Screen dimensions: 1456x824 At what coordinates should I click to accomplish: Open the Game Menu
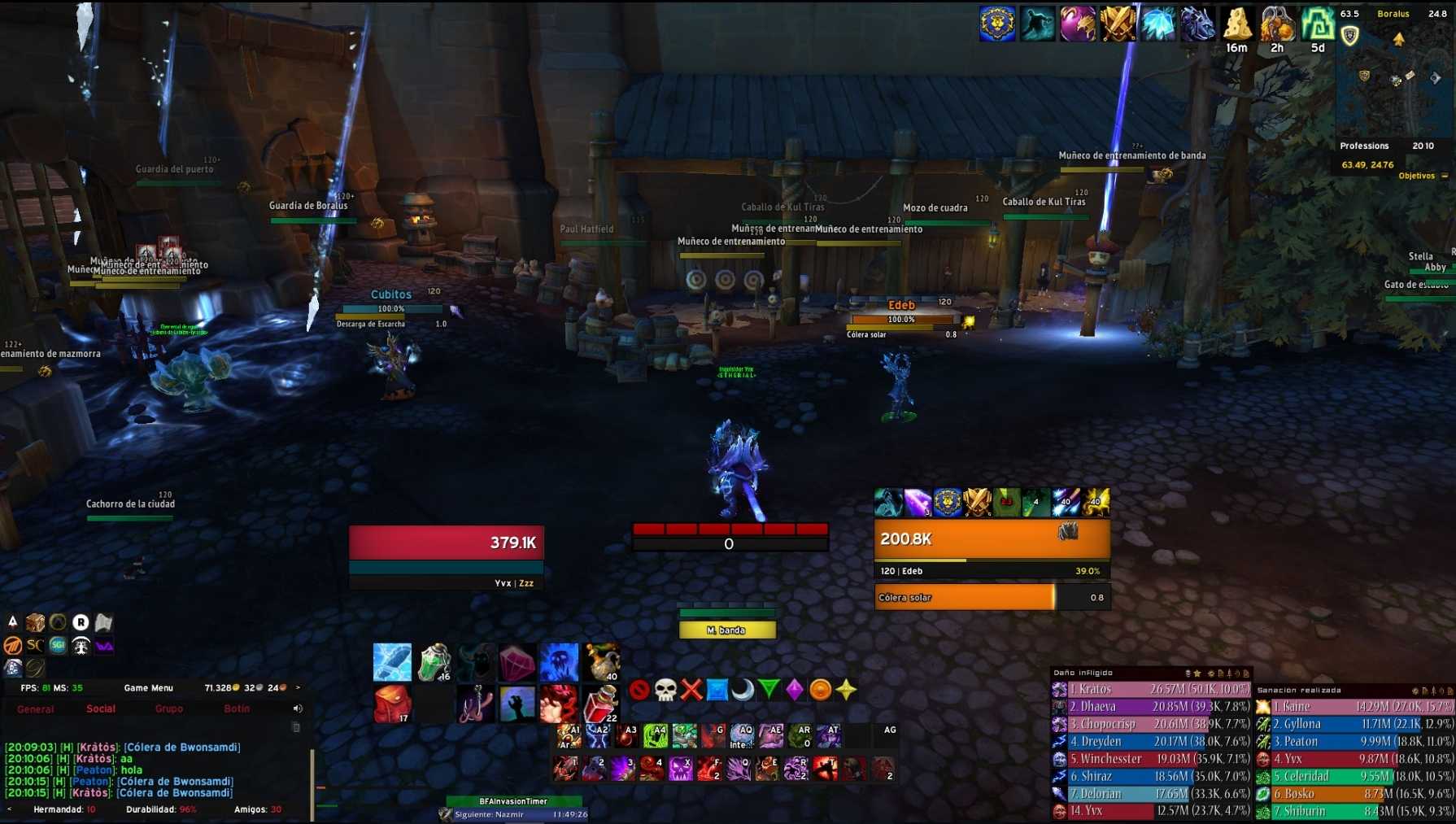[148, 688]
